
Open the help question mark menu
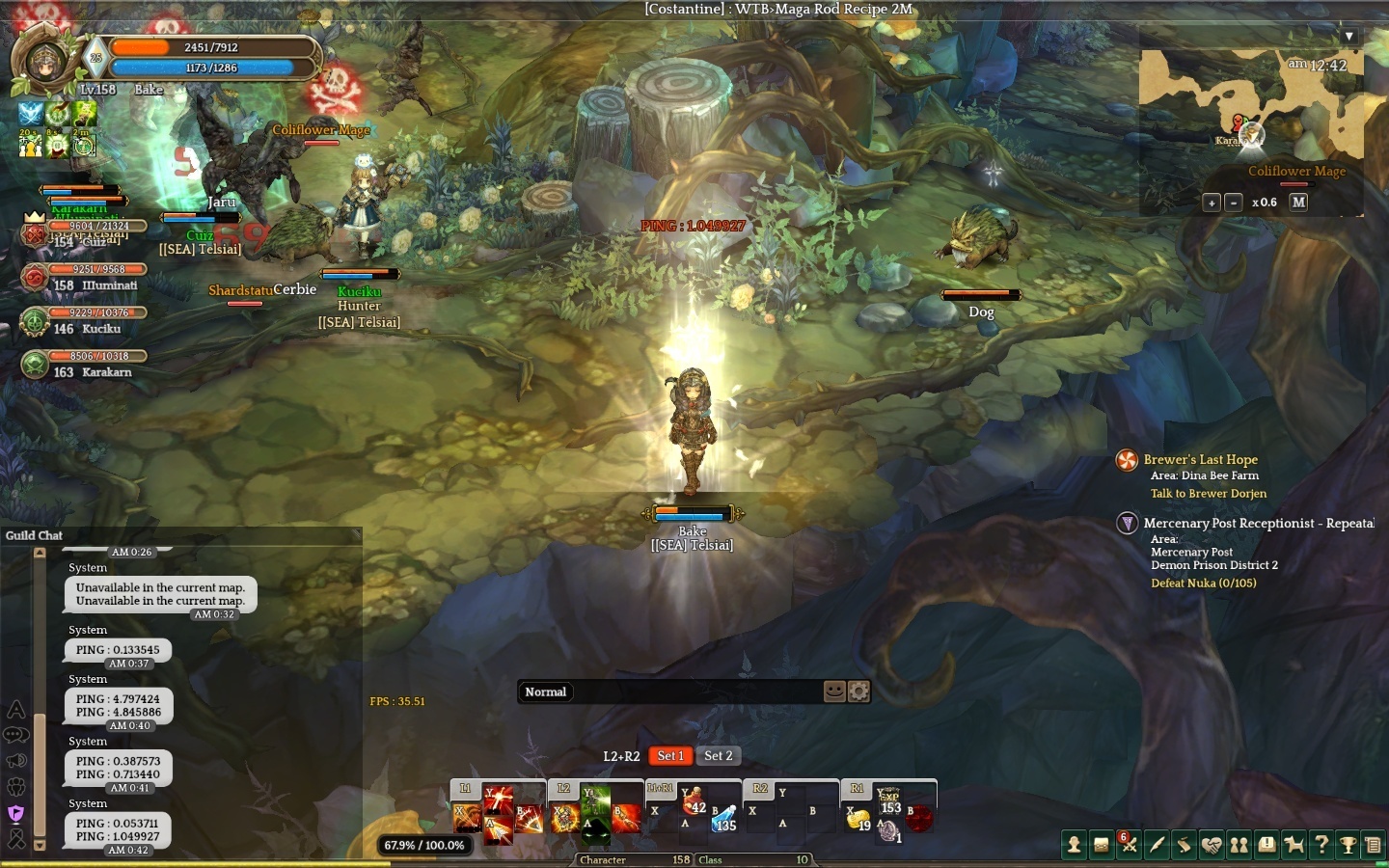tap(1321, 846)
